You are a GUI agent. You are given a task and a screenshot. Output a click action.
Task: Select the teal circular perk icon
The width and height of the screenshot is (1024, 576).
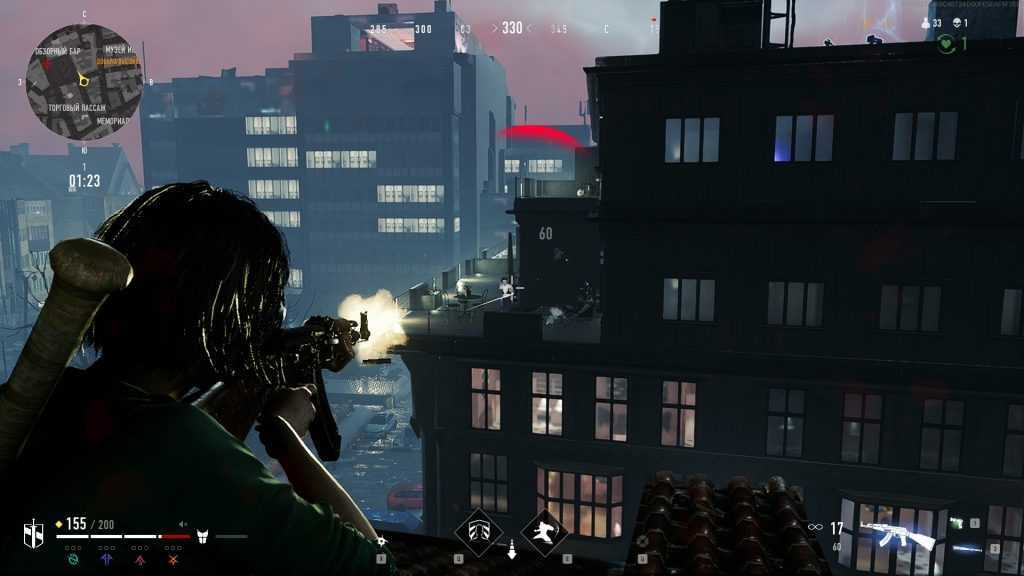73,561
